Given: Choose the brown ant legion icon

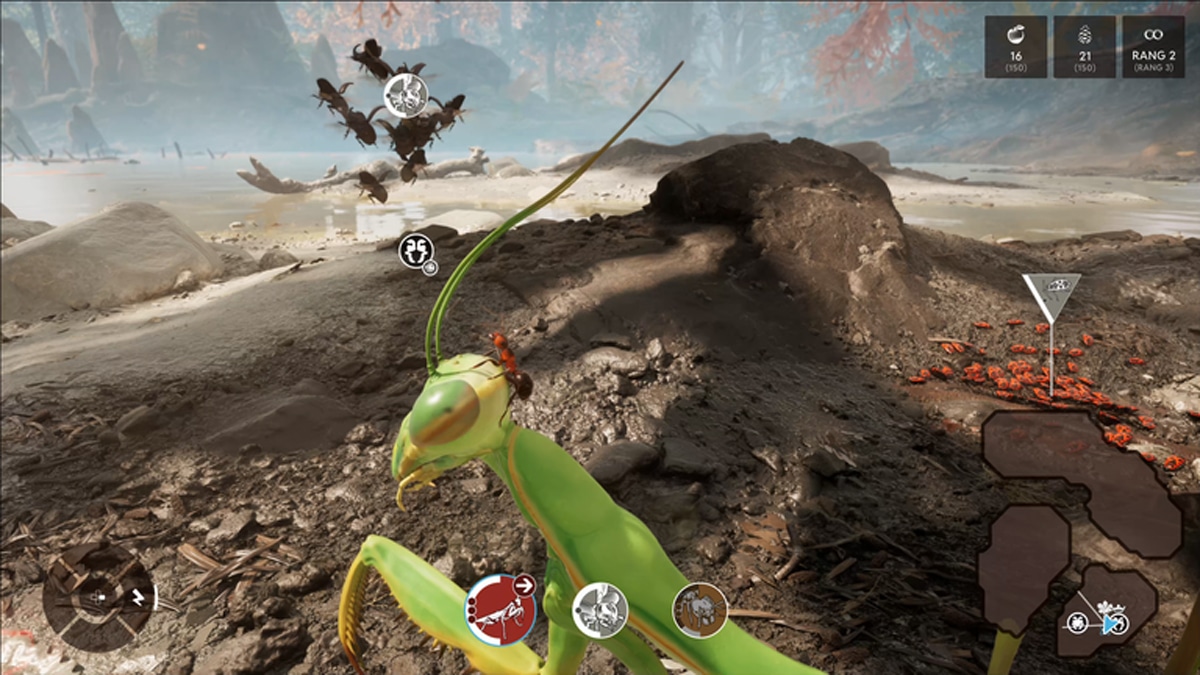Looking at the screenshot, I should pyautogui.click(x=699, y=609).
